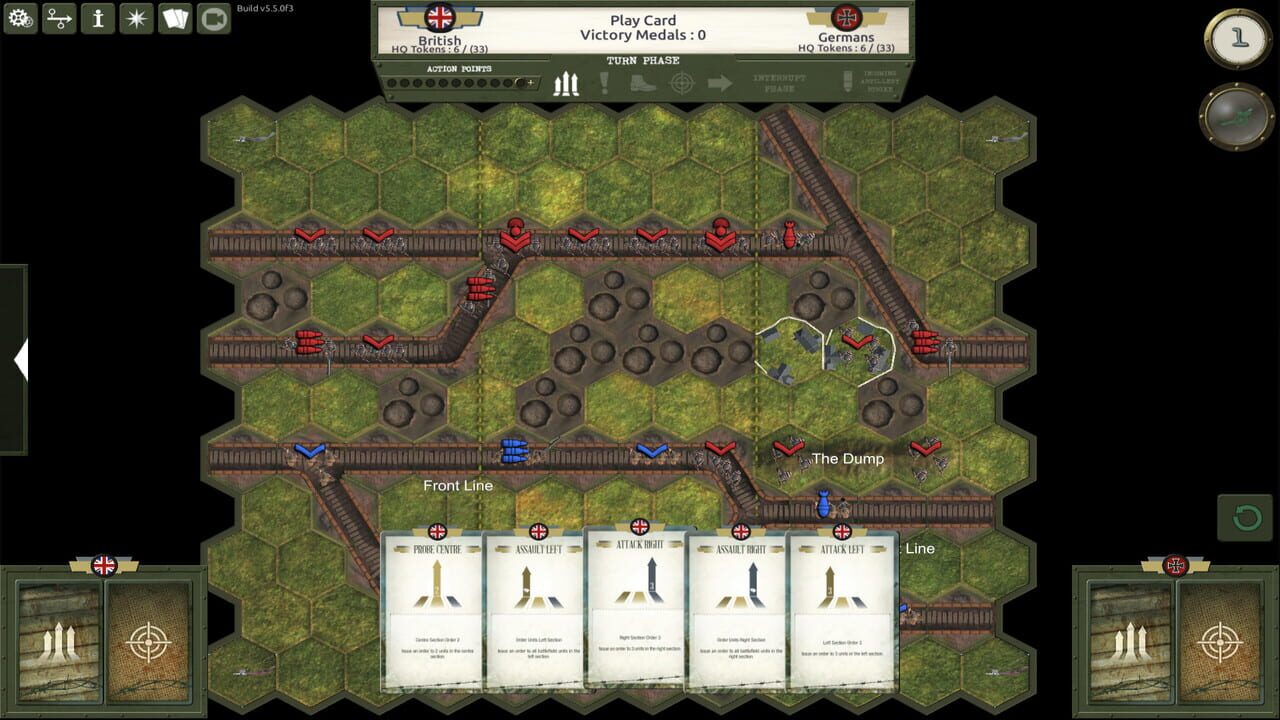Select the artillery shells phase icon
The height and width of the screenshot is (720, 1280).
565,85
